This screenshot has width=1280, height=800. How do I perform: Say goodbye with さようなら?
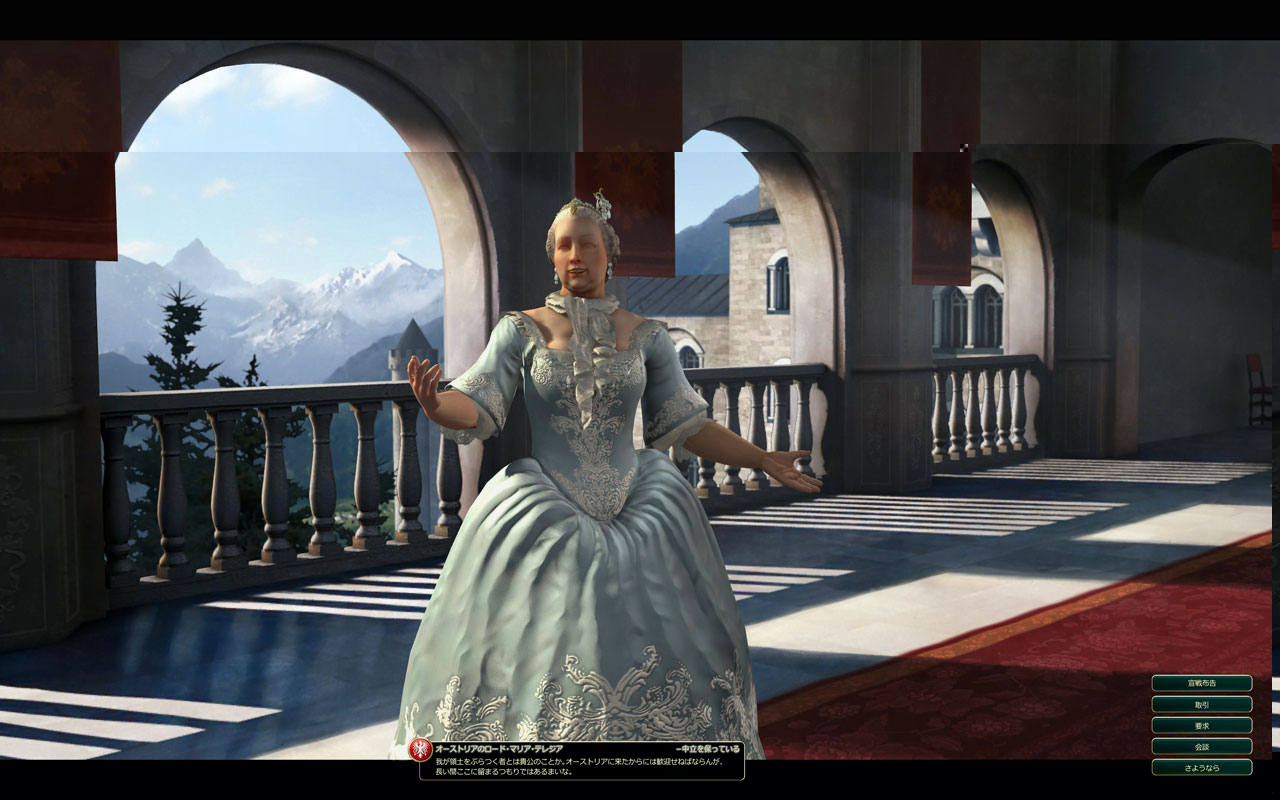(1201, 767)
